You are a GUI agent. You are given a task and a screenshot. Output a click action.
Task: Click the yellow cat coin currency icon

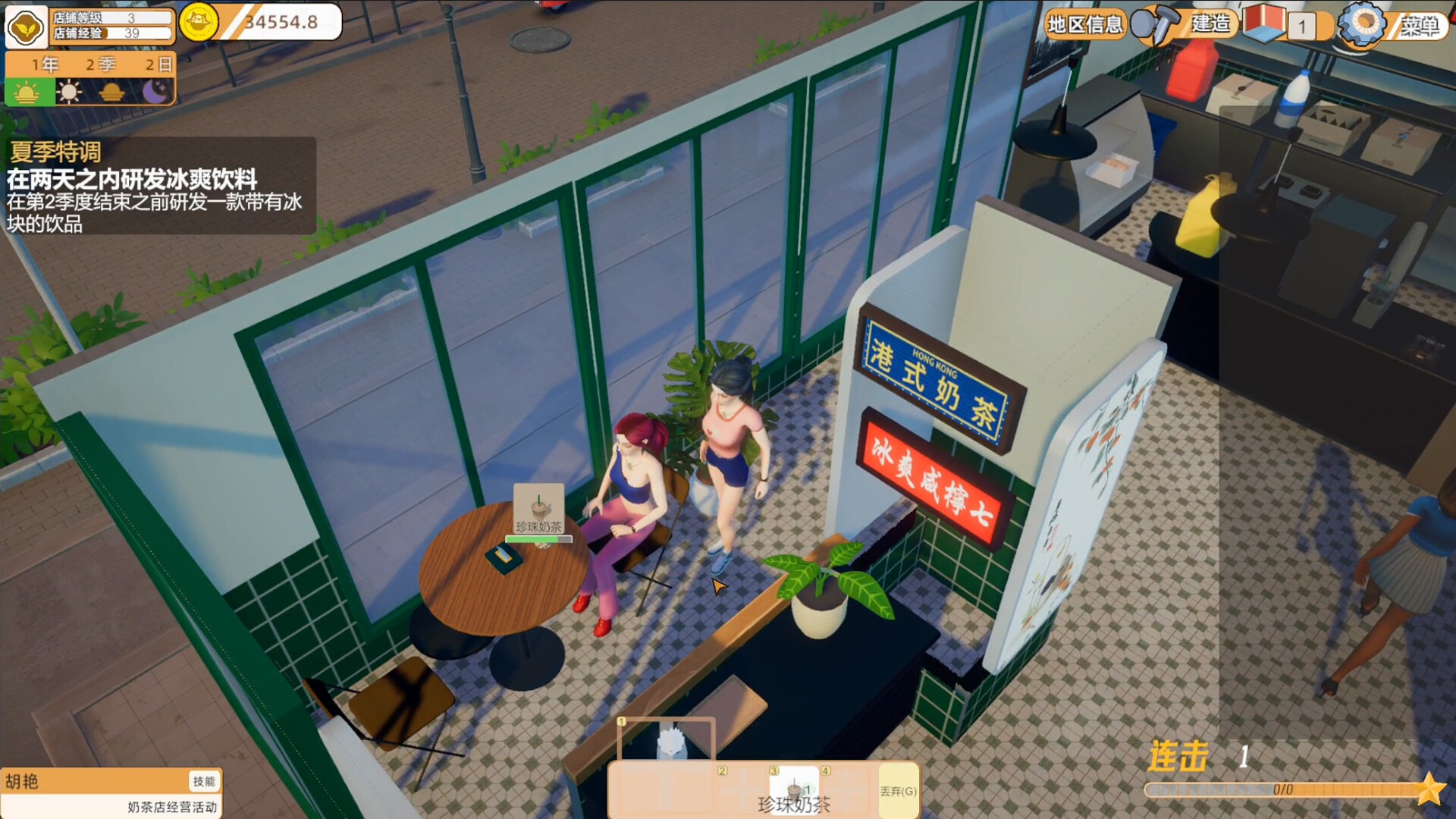[199, 23]
